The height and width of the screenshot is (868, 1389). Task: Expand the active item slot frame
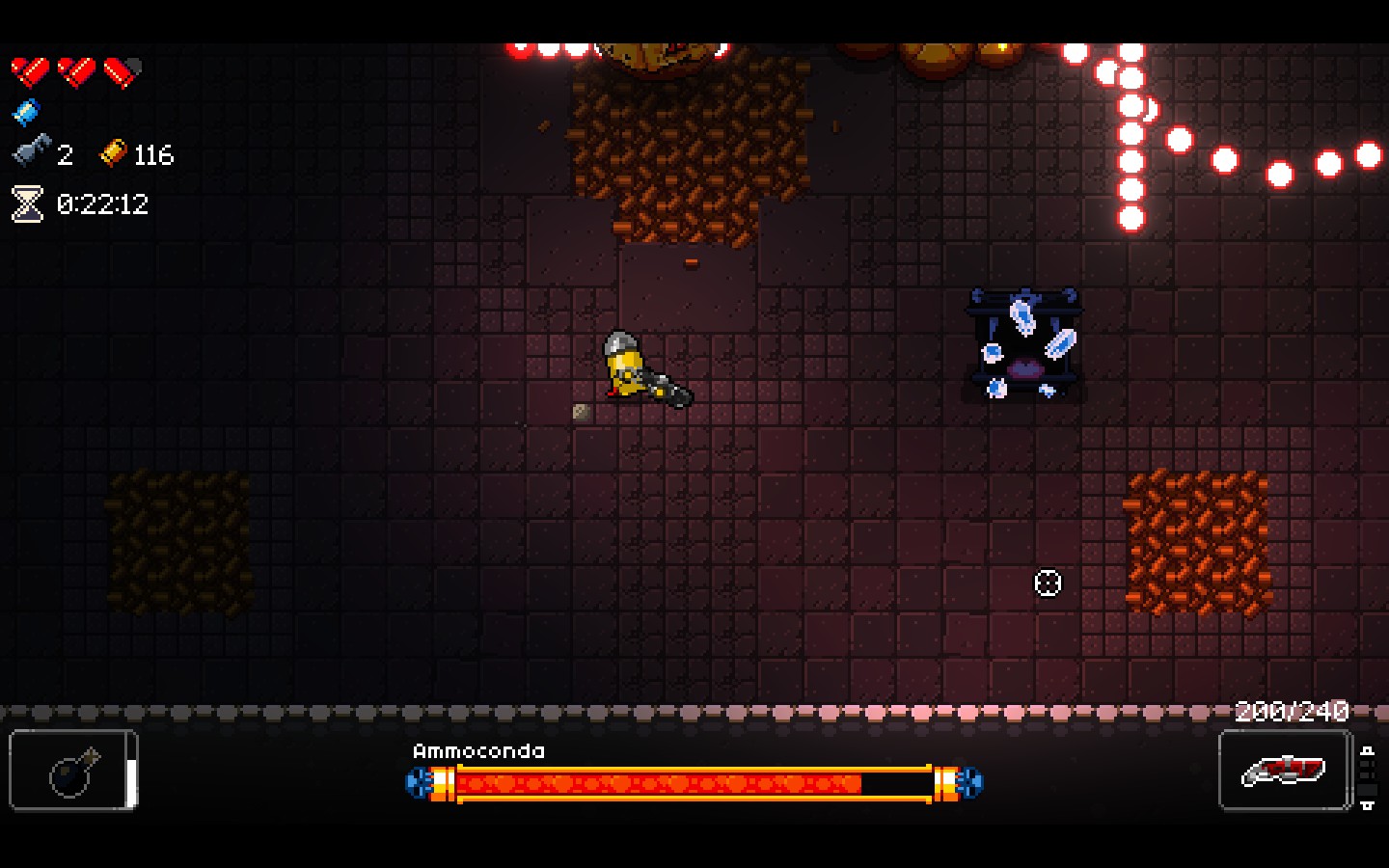pos(72,769)
